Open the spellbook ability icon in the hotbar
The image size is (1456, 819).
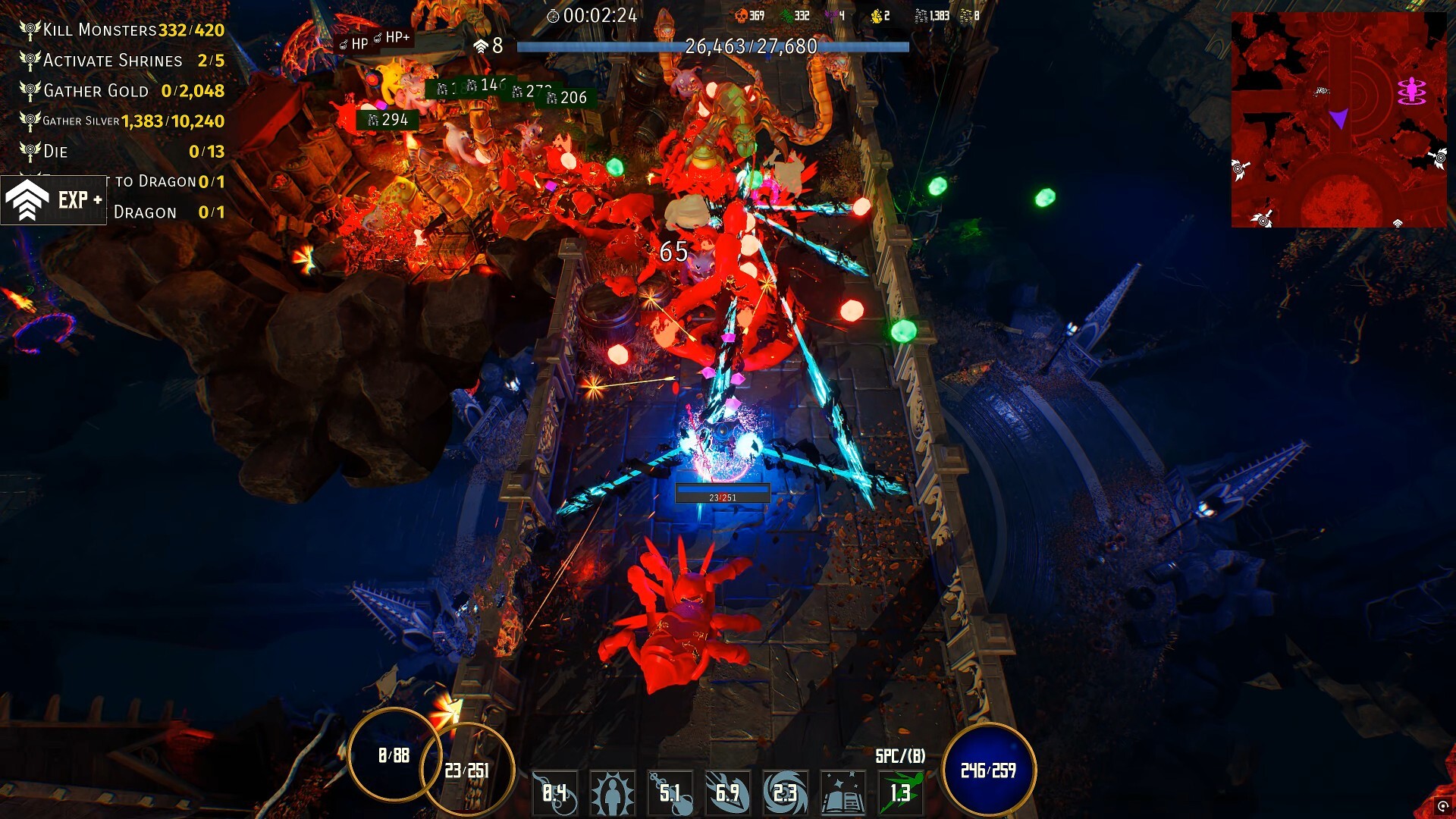(843, 791)
